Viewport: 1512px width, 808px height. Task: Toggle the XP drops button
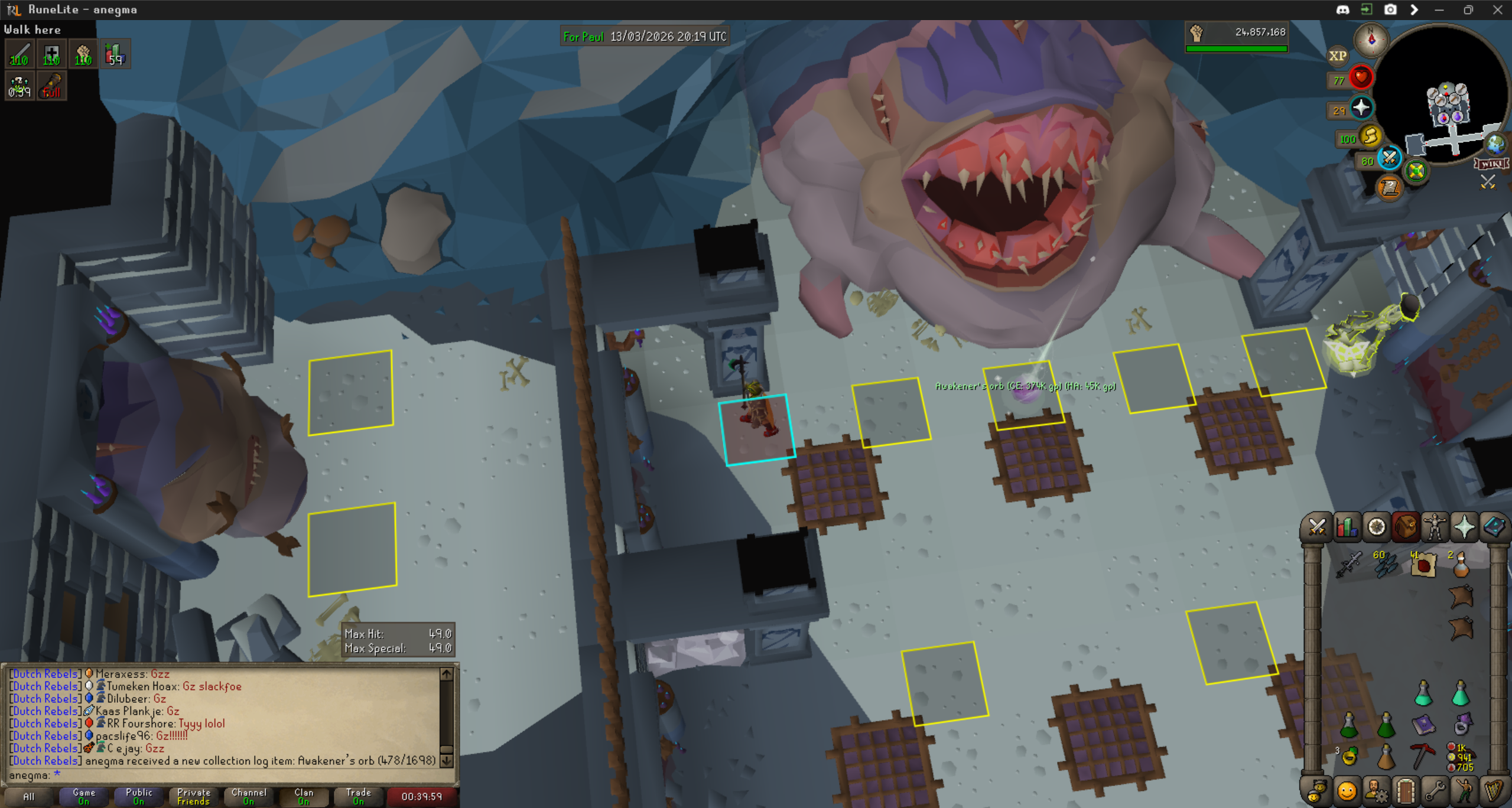click(1337, 56)
